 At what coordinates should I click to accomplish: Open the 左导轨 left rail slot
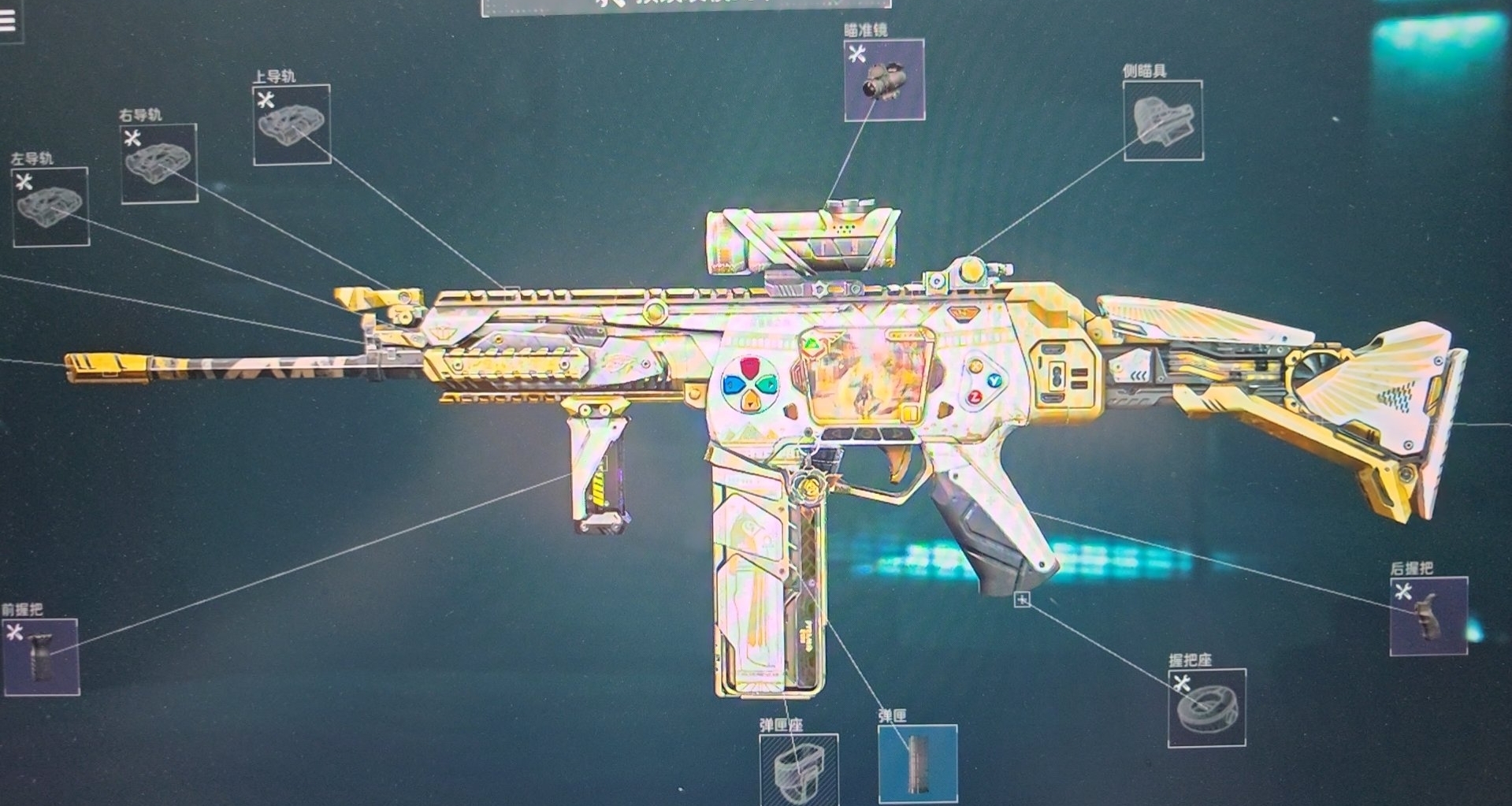(x=50, y=207)
